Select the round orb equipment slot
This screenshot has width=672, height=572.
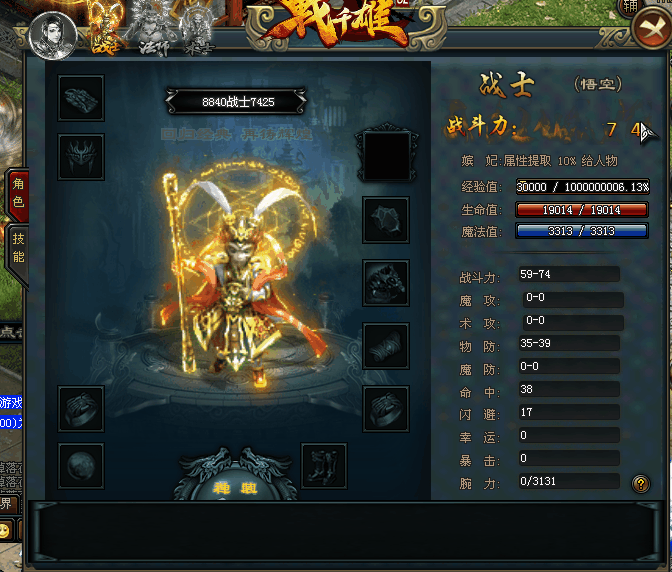pyautogui.click(x=81, y=466)
